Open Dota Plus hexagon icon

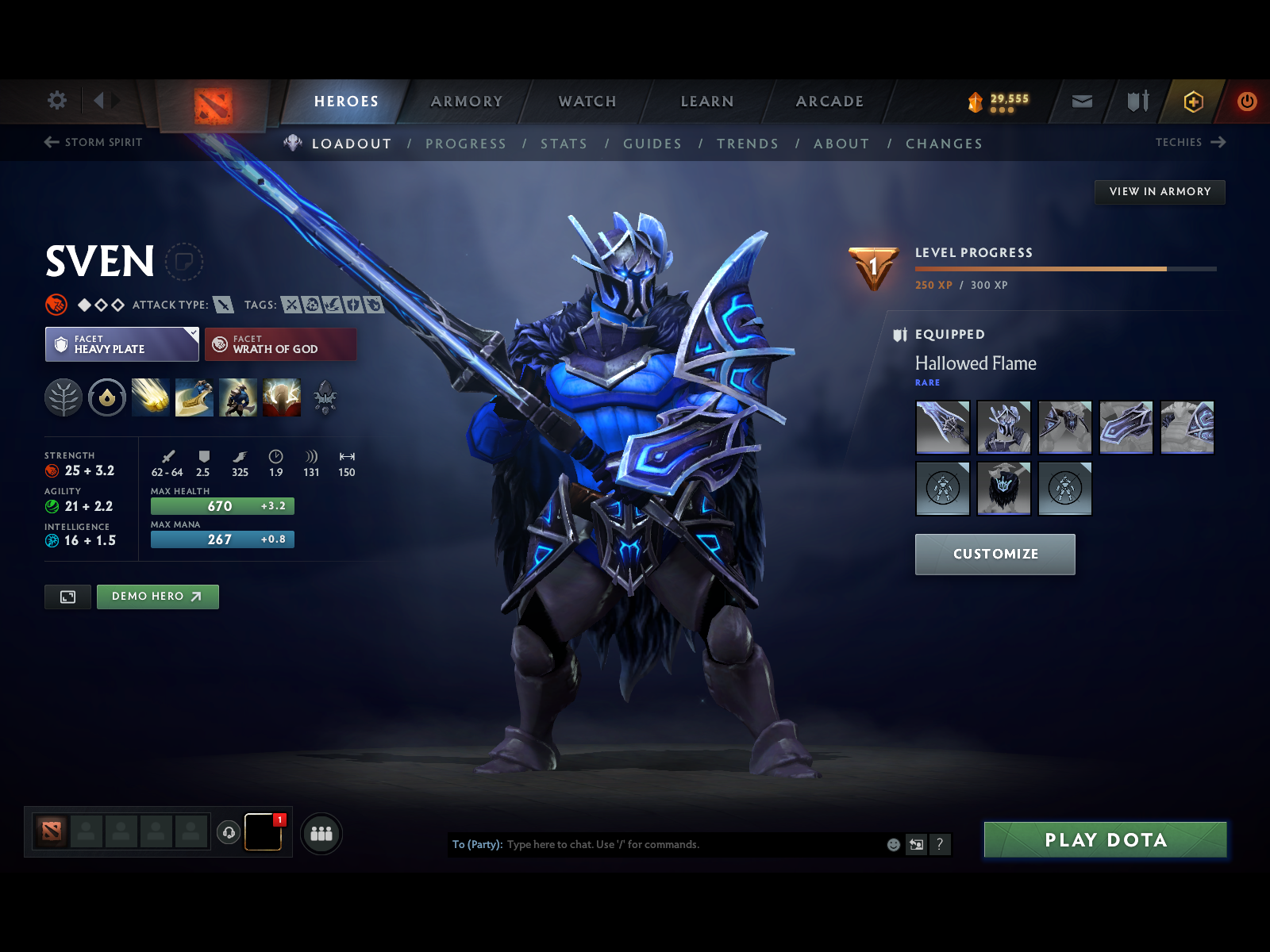tap(1192, 101)
